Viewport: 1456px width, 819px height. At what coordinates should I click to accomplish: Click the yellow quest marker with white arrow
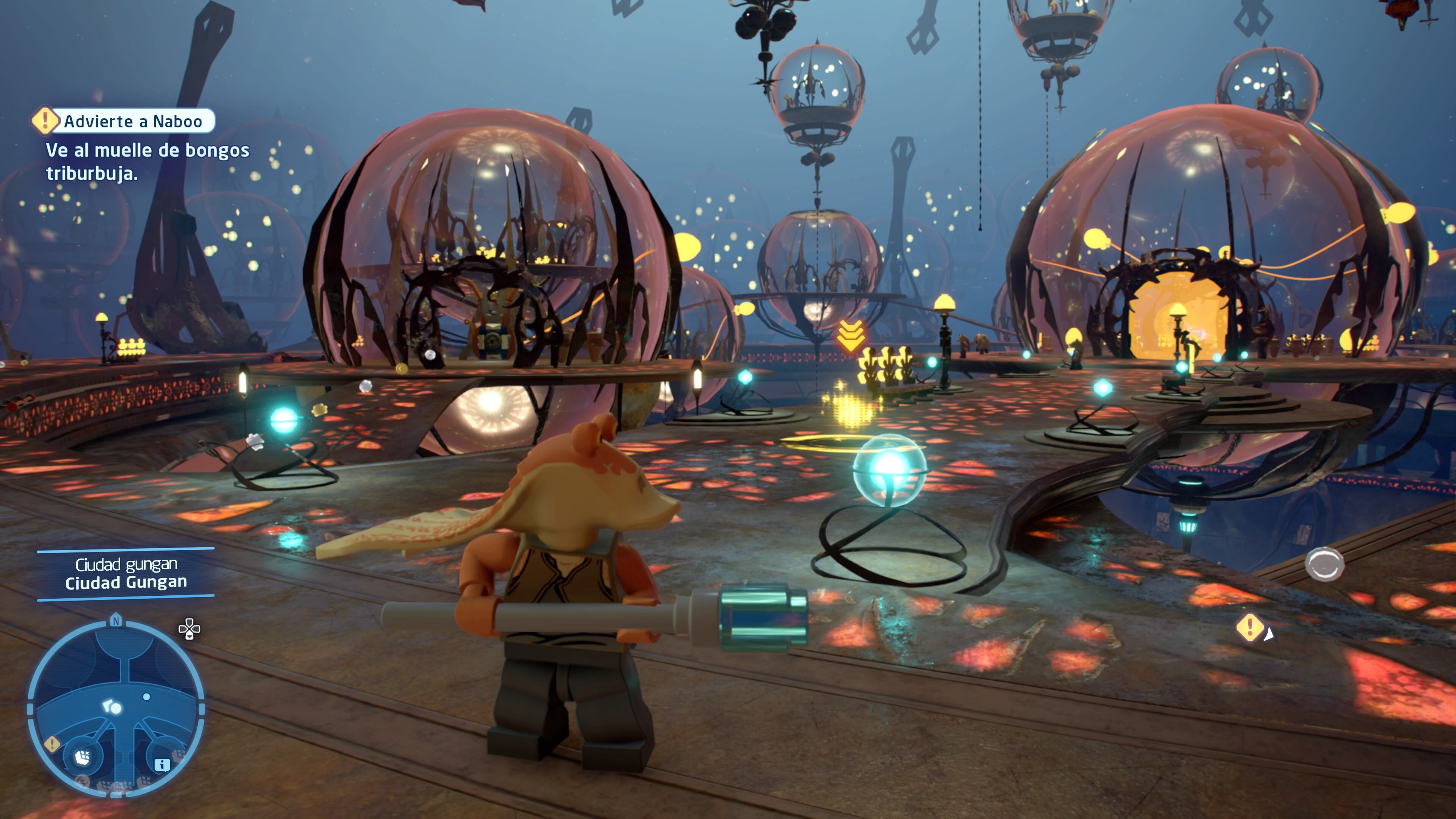pos(1250,628)
